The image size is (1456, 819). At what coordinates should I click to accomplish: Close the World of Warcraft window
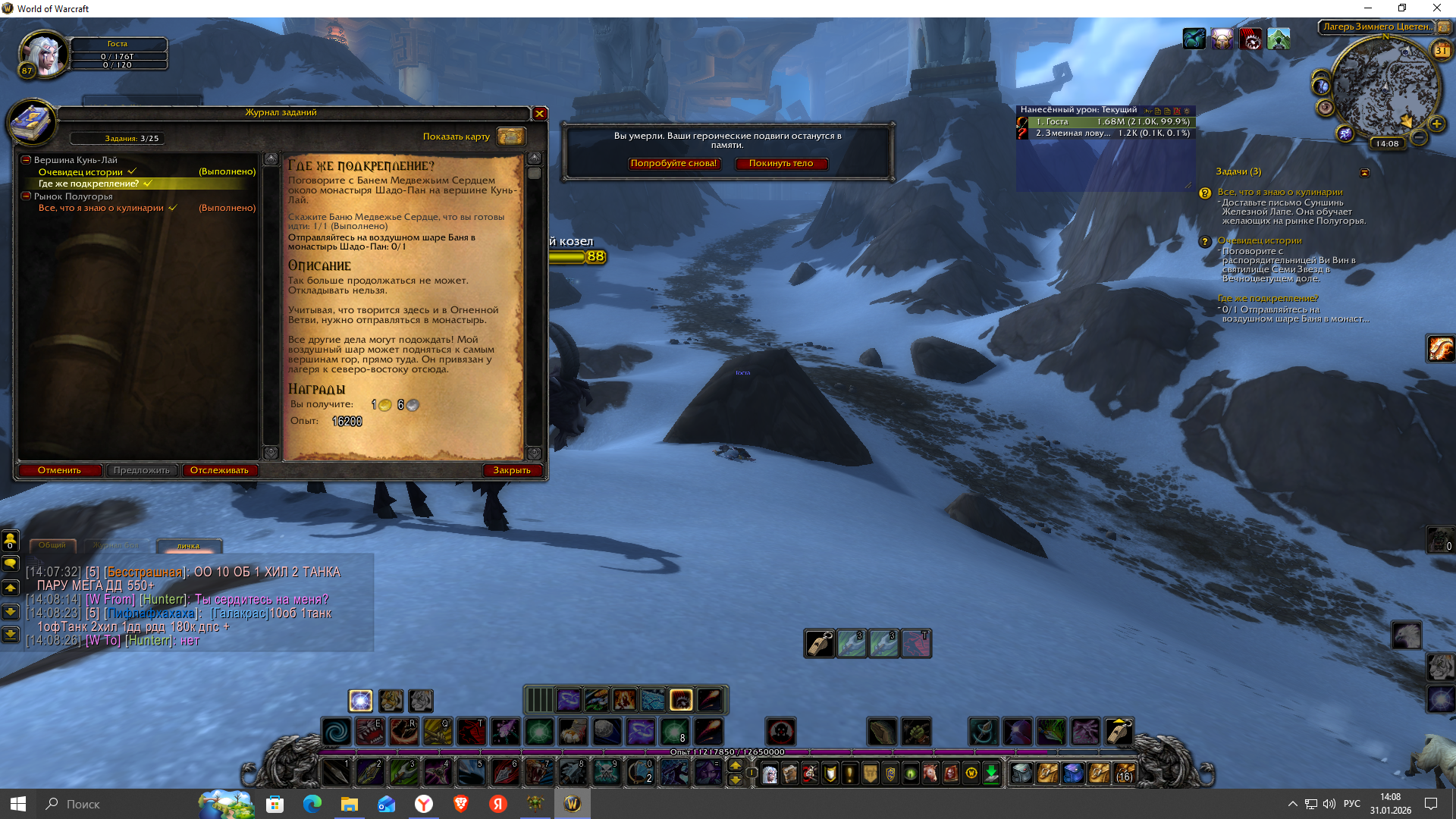click(1436, 8)
